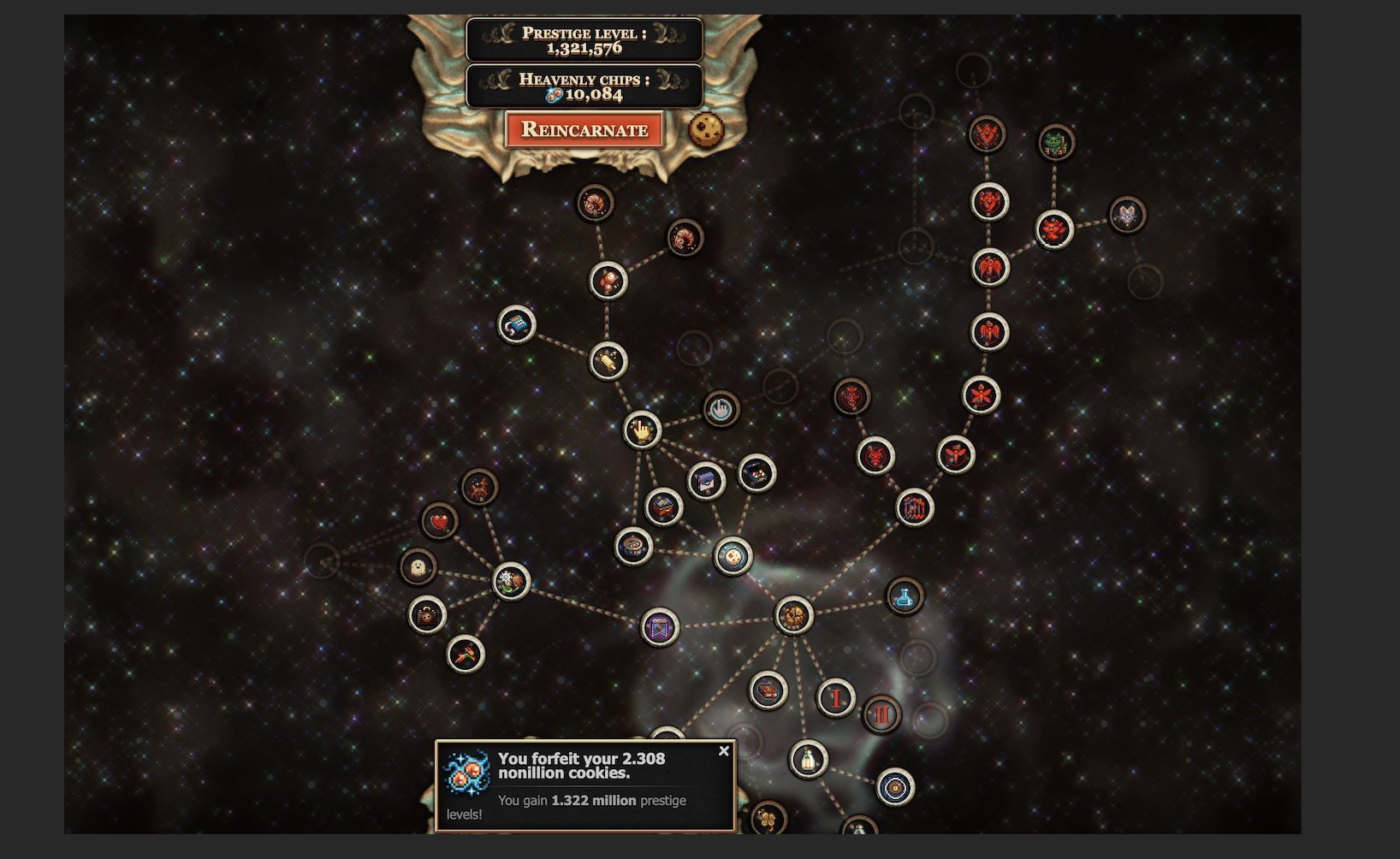Select the red book upgrade node
This screenshot has width=1400, height=859.
pyautogui.click(x=768, y=690)
